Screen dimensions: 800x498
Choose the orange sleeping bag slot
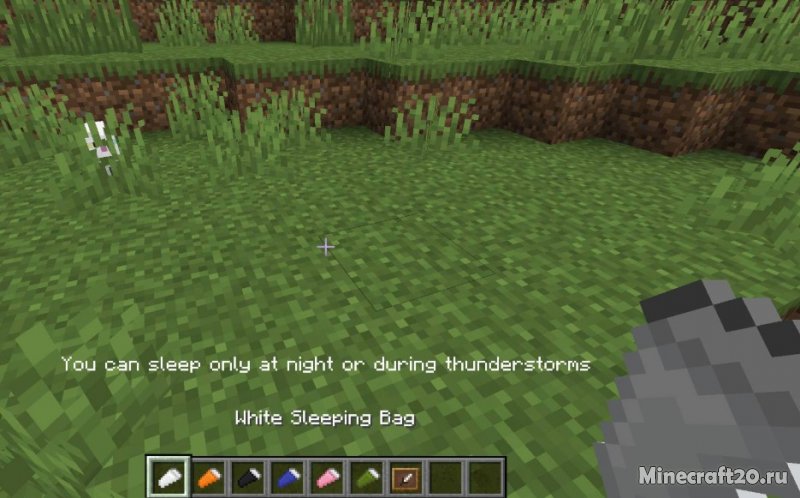(x=208, y=476)
